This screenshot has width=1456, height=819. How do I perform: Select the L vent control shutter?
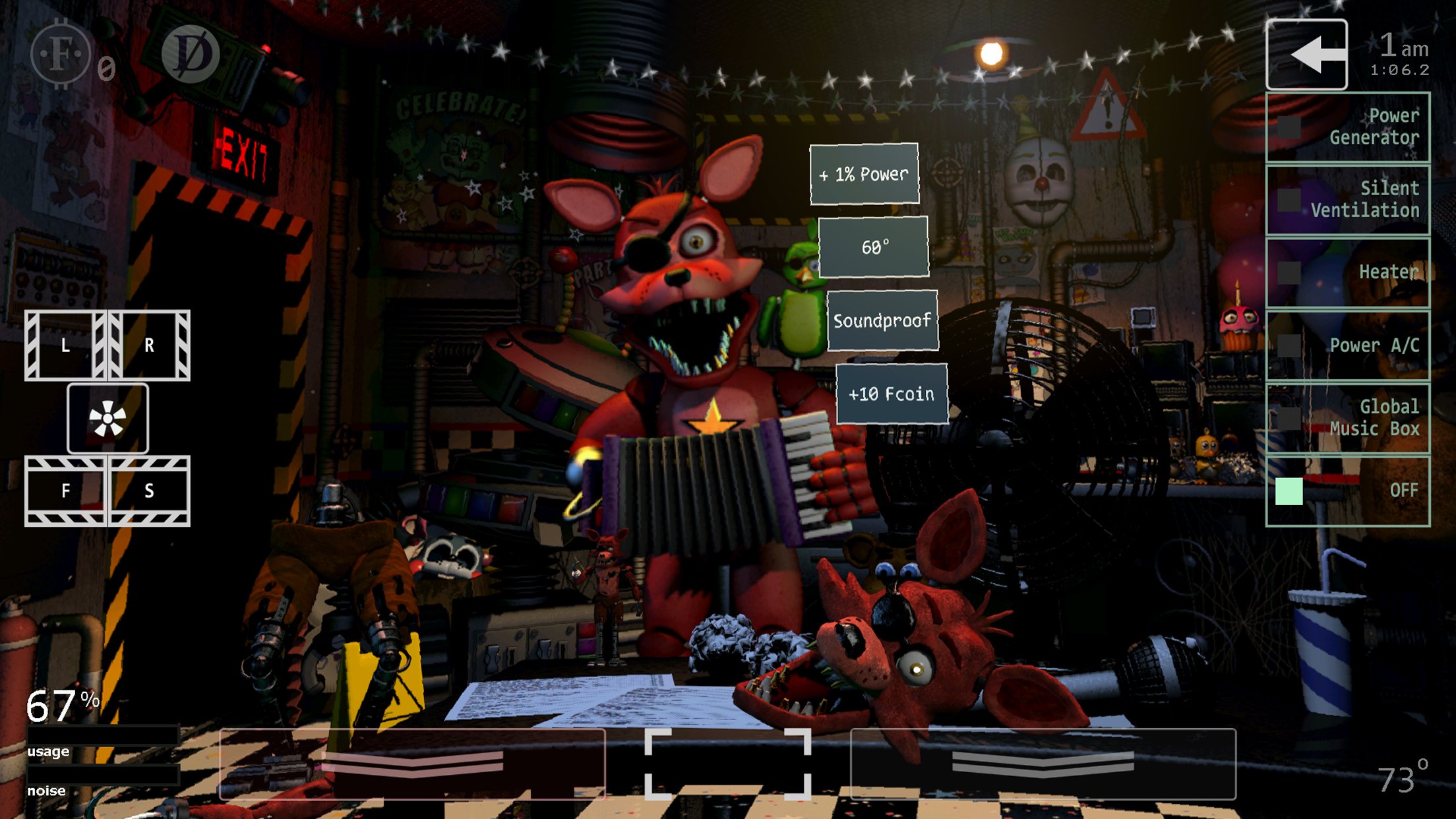[65, 344]
